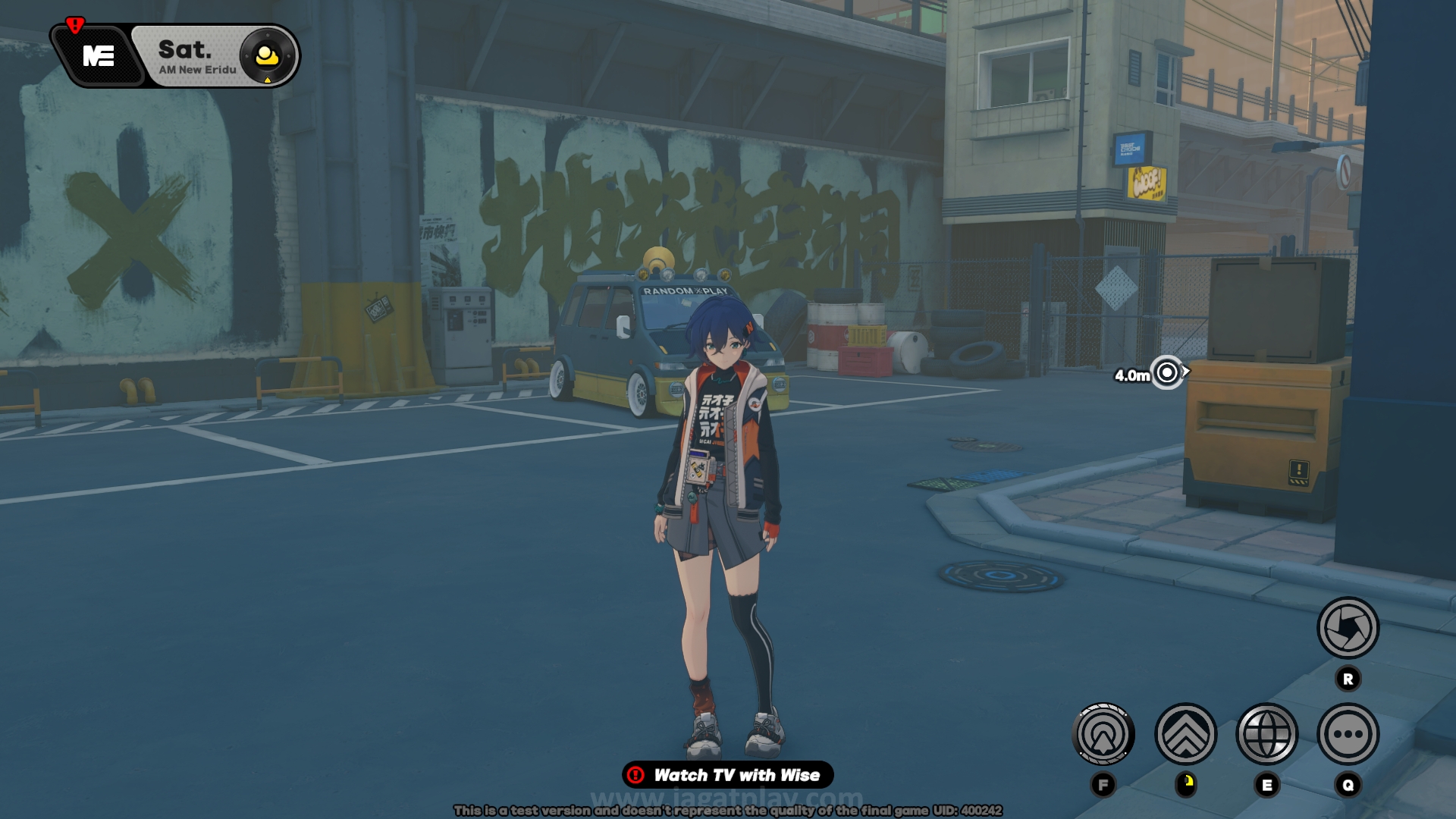Open the globe map button
The image size is (1456, 819).
click(1266, 734)
